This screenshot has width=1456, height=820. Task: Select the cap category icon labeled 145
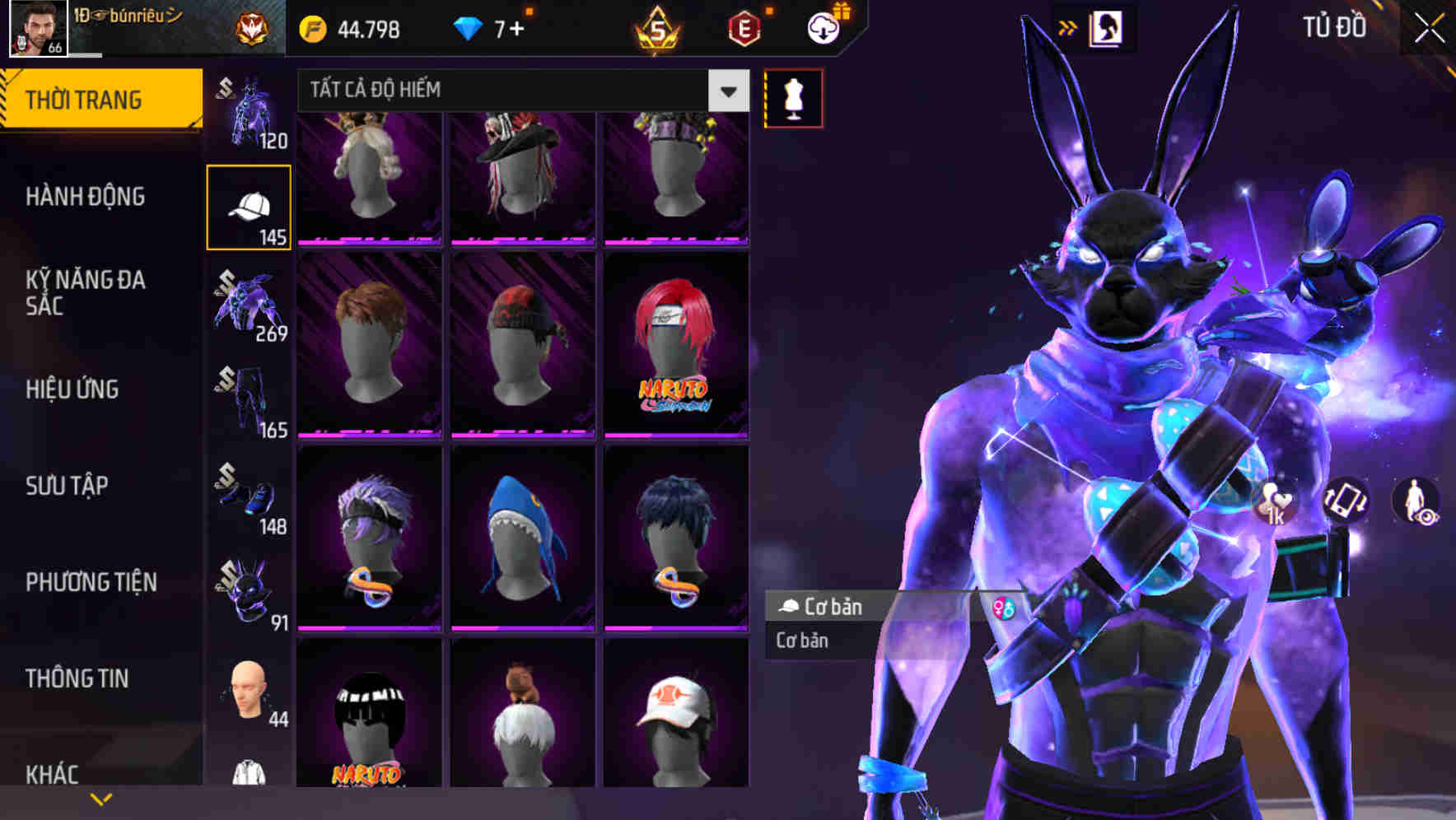pyautogui.click(x=248, y=204)
